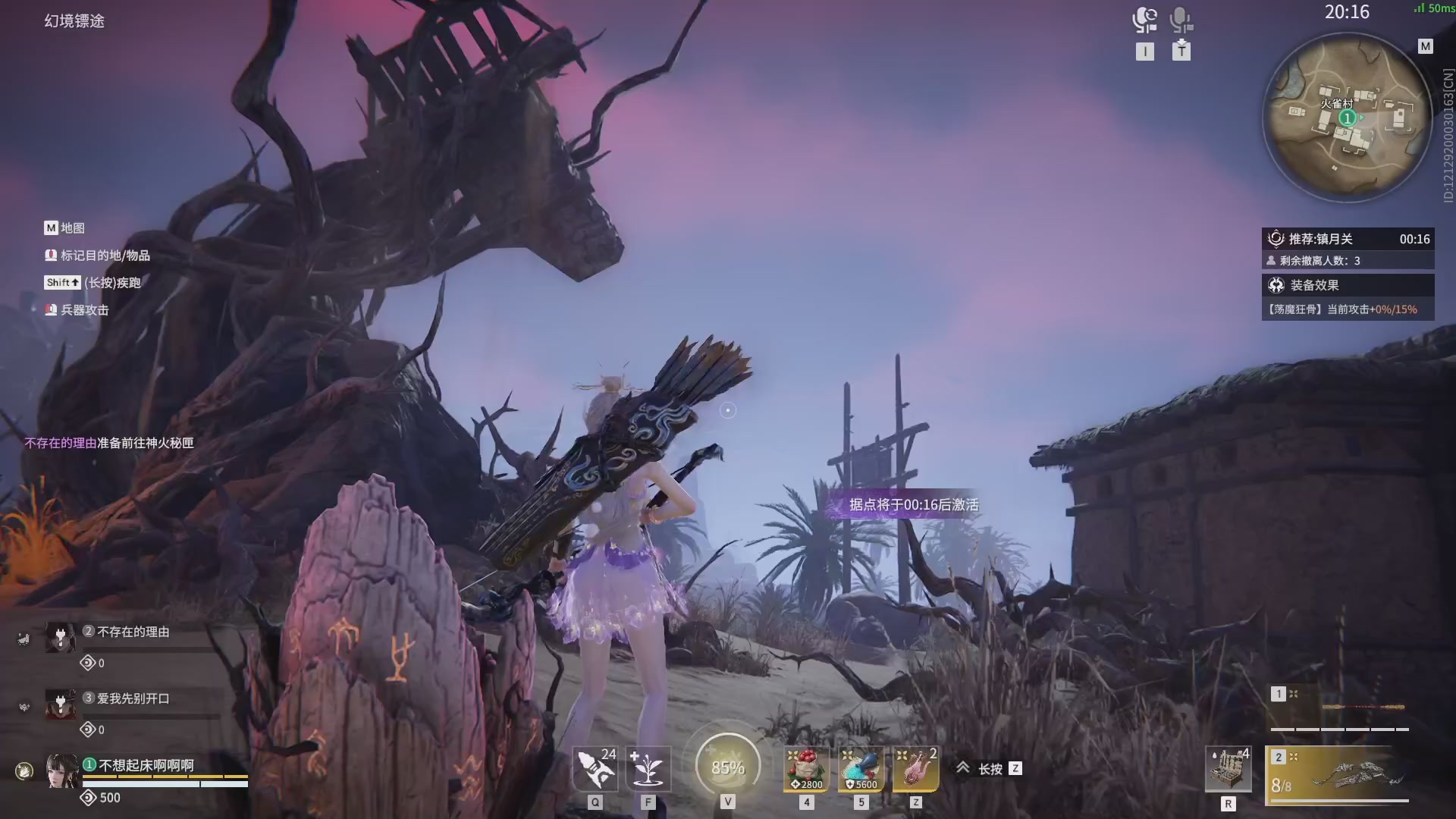Activate the sprout skill icon
Image resolution: width=1456 pixels, height=819 pixels.
point(648,768)
